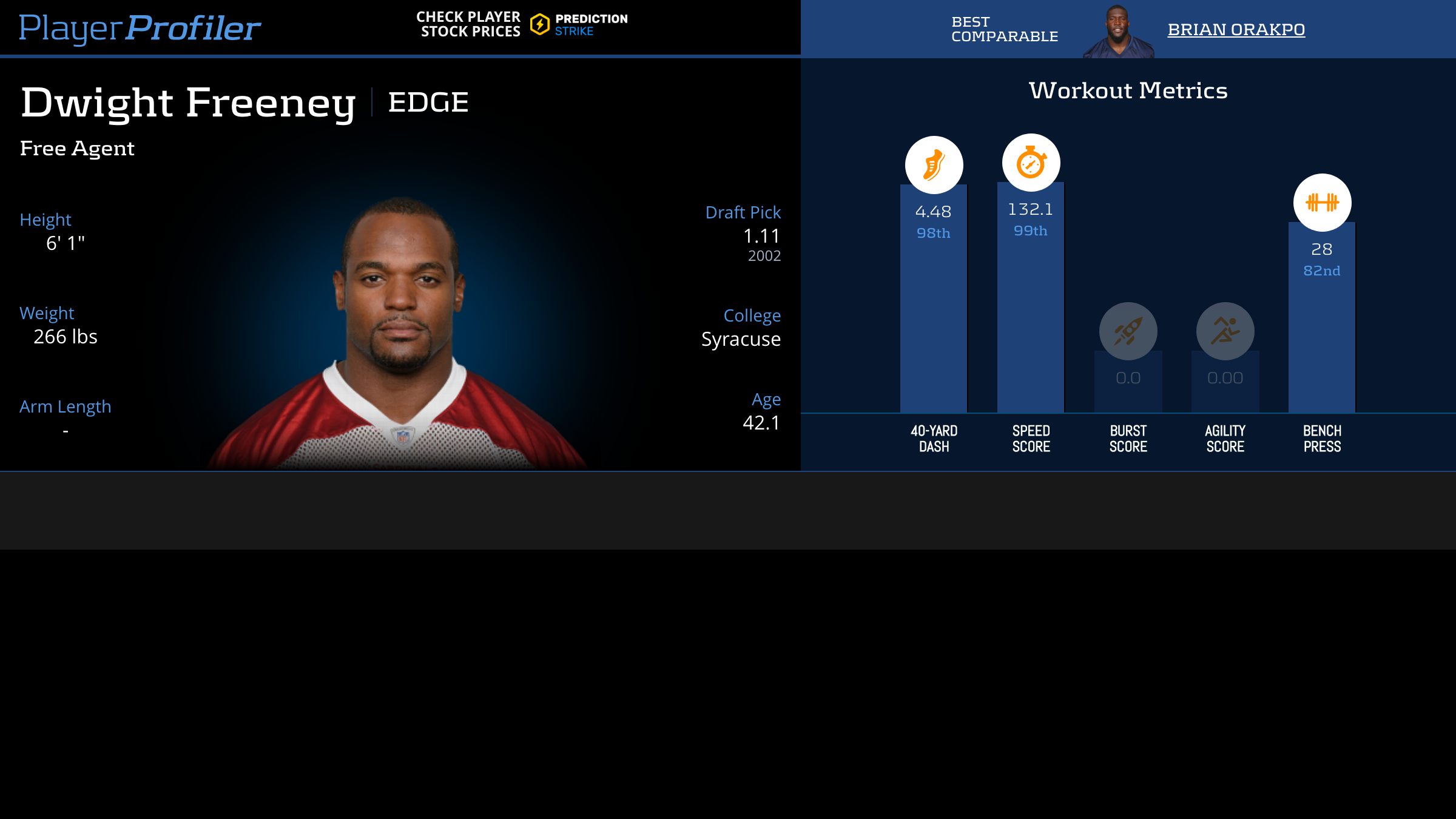Click Brian Orakpo's headshot thumbnail

(x=1118, y=32)
